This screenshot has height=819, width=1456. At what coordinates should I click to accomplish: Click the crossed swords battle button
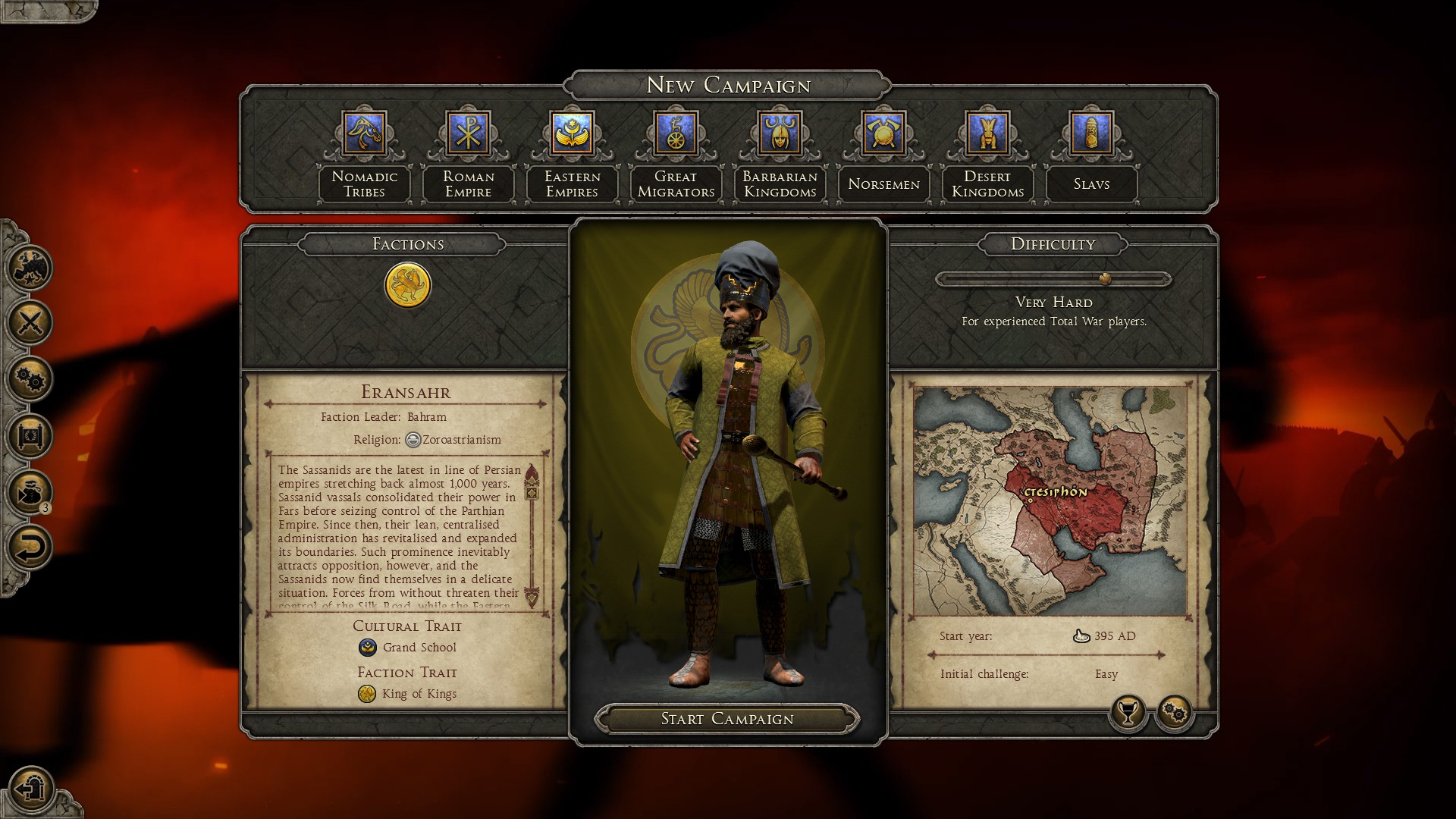[x=30, y=323]
